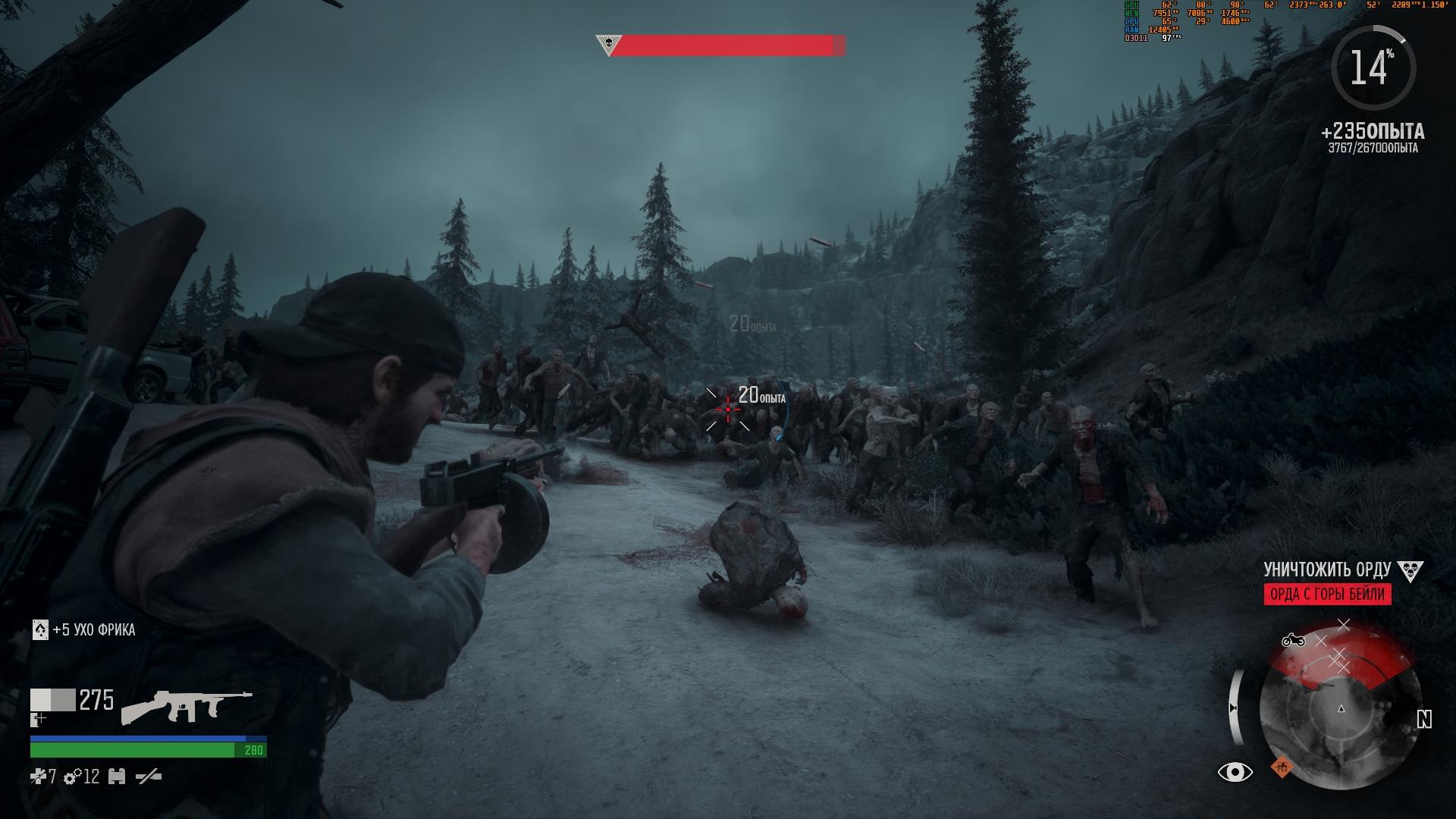Click the circular minimap
Image resolution: width=1456 pixels, height=819 pixels.
point(1340,709)
